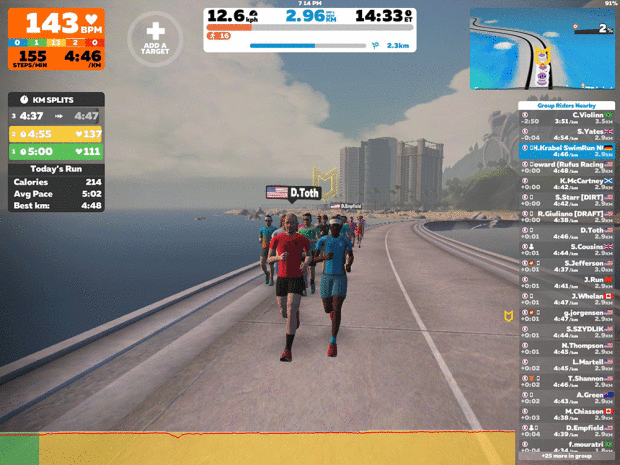This screenshot has height=465, width=620.
Task: Tap the Add a Target button
Action: click(155, 38)
